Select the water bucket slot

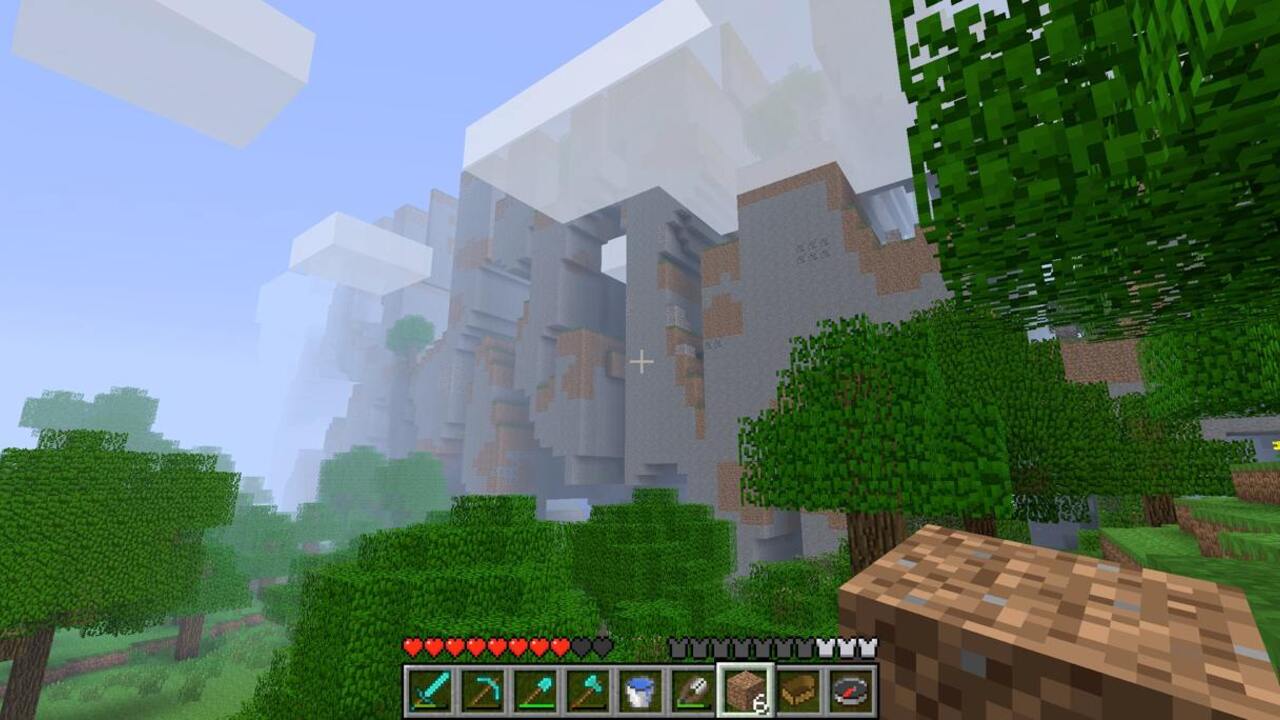[x=640, y=691]
